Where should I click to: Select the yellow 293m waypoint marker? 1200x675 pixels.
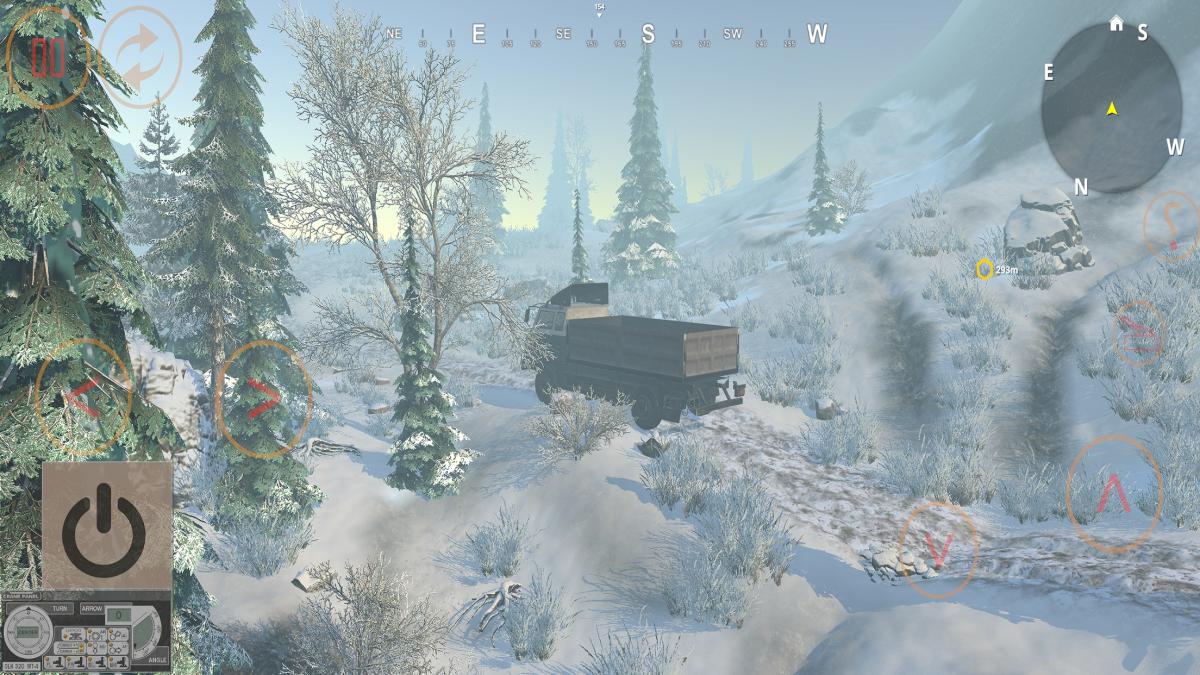pyautogui.click(x=984, y=269)
